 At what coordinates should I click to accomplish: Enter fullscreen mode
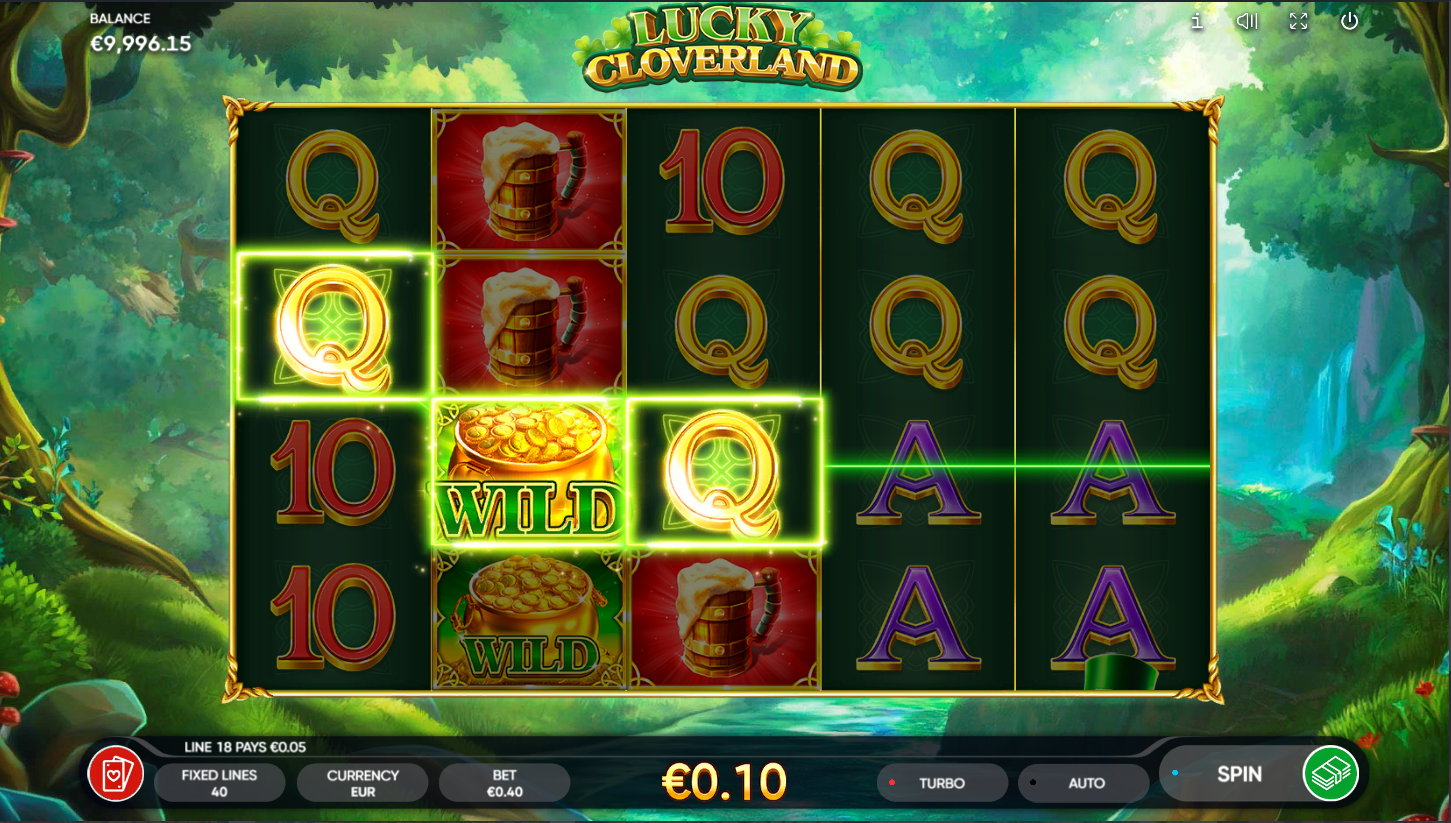[1298, 21]
